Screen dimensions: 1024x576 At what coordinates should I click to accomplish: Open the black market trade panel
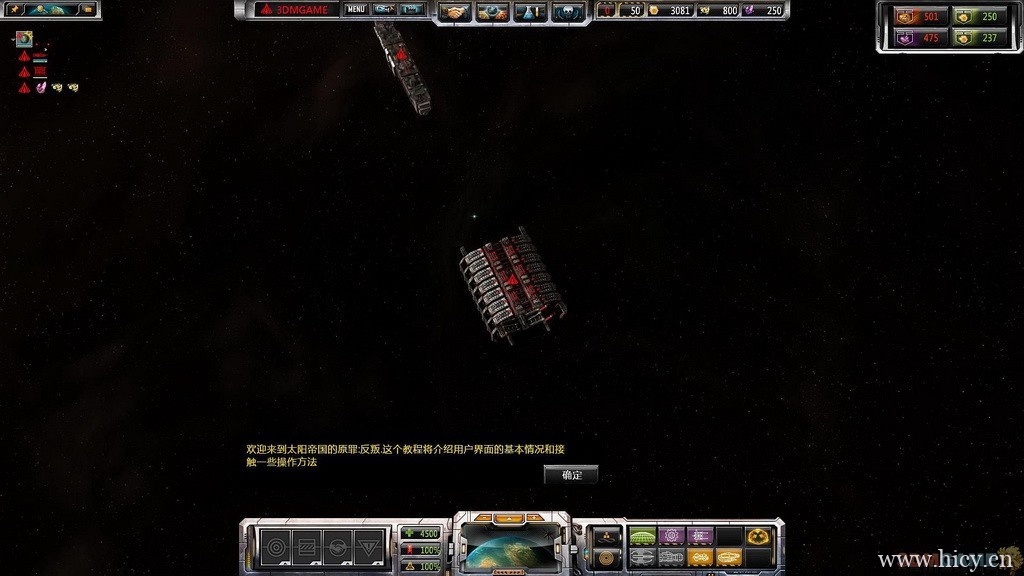click(492, 11)
